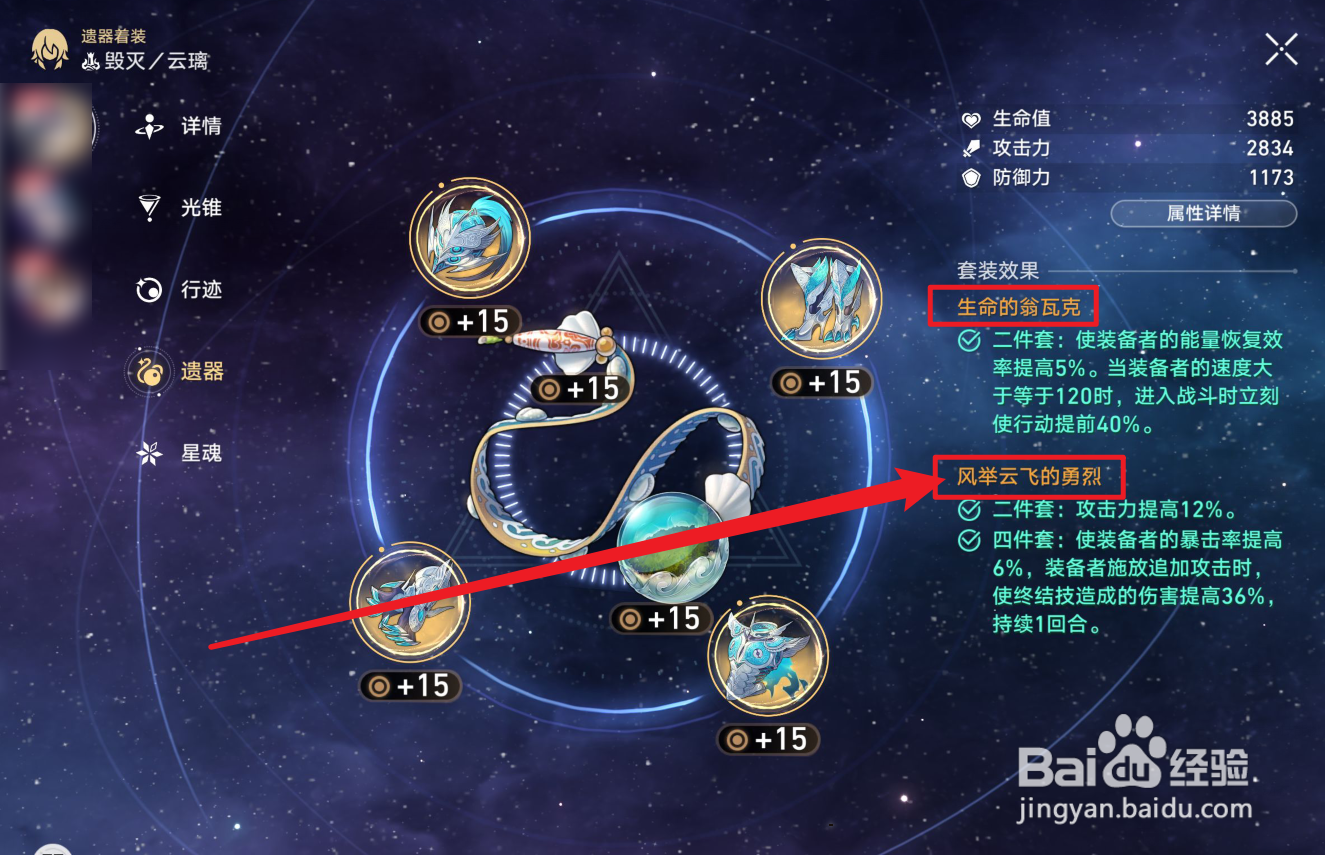The image size is (1325, 855).
Task: Select the 行迹 Traces icon
Action: (x=149, y=290)
